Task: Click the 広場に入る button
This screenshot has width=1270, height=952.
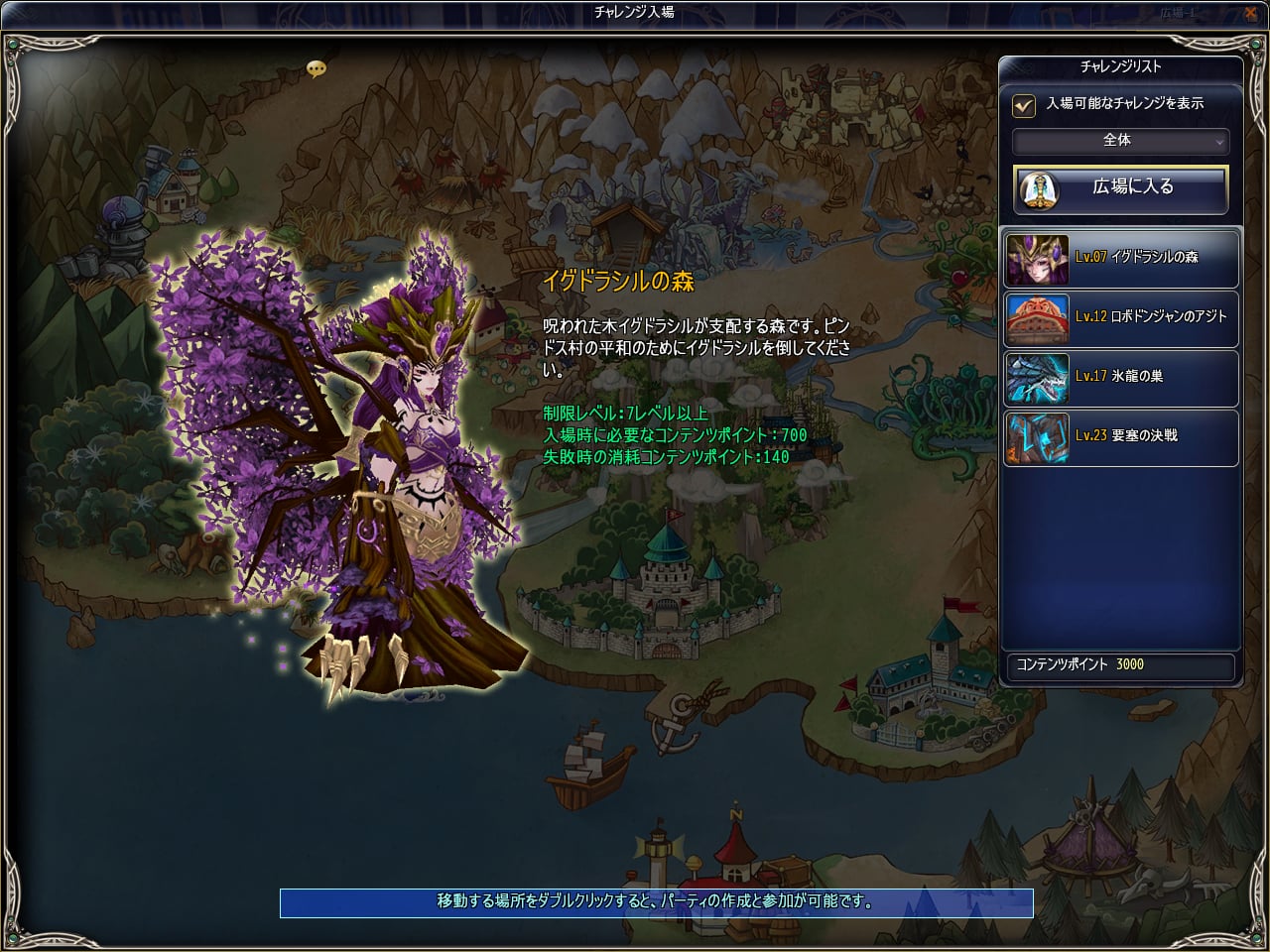Action: click(1120, 187)
